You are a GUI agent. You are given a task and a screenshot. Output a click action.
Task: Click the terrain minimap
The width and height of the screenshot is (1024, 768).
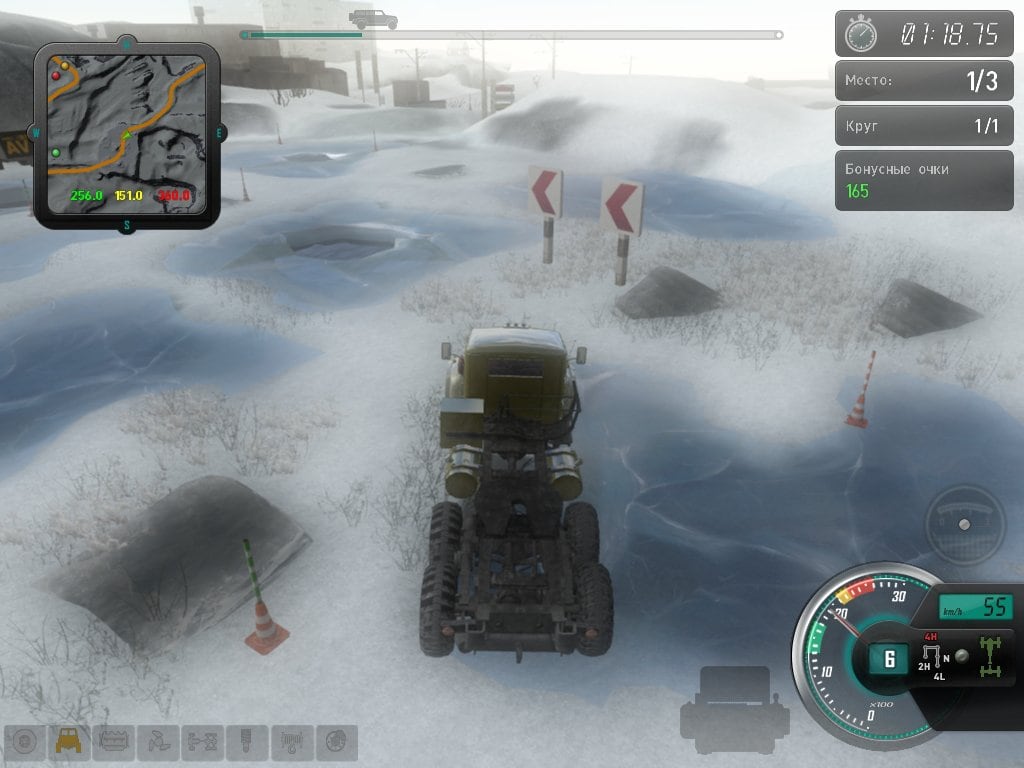pyautogui.click(x=126, y=134)
